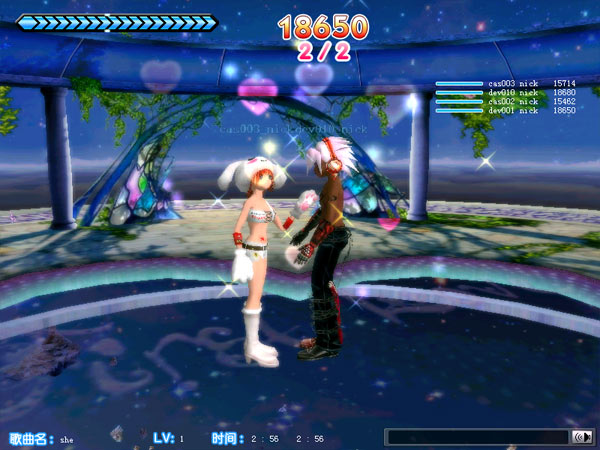Select dev001 nick in the scoreboard
600x450 pixels.
pos(512,110)
